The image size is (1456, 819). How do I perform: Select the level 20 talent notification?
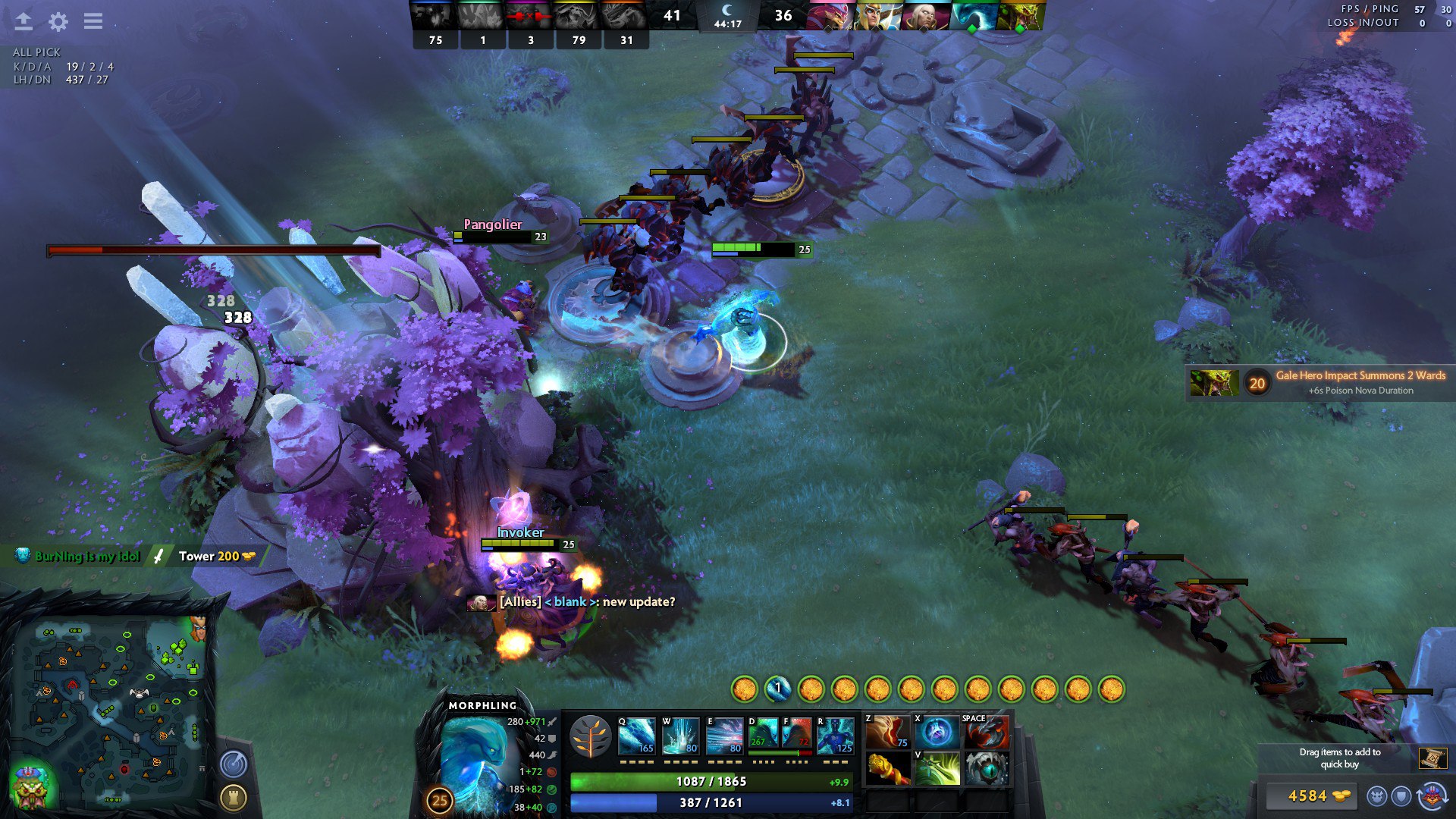point(1319,382)
